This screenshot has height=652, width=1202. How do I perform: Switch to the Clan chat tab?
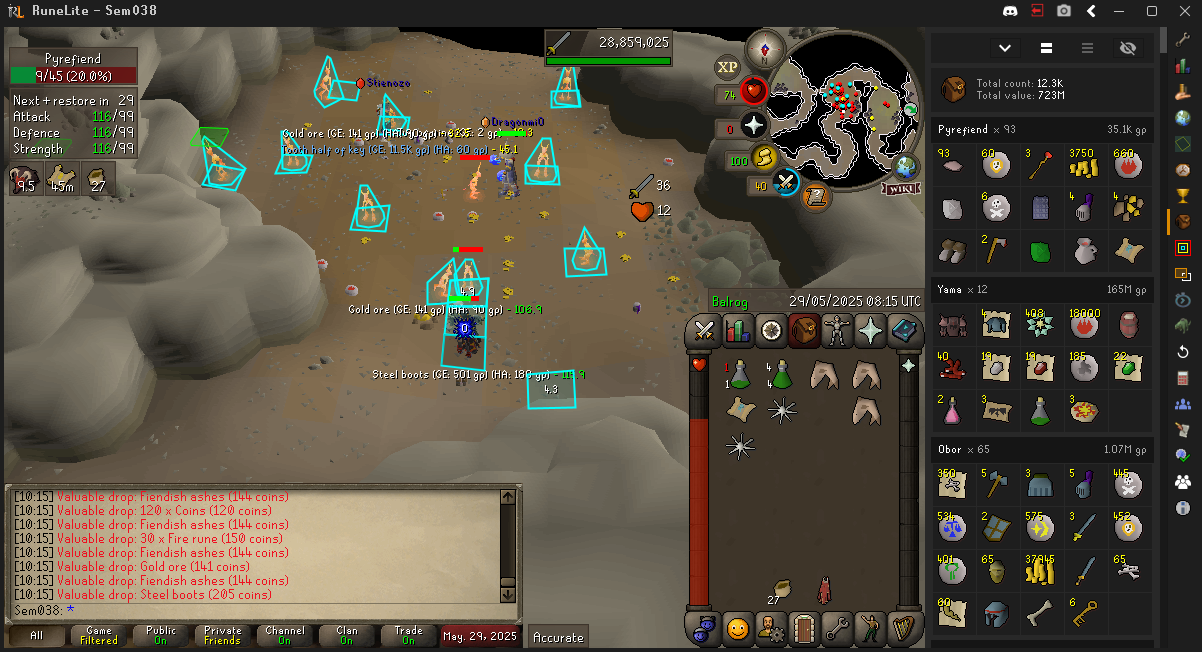[x=347, y=635]
